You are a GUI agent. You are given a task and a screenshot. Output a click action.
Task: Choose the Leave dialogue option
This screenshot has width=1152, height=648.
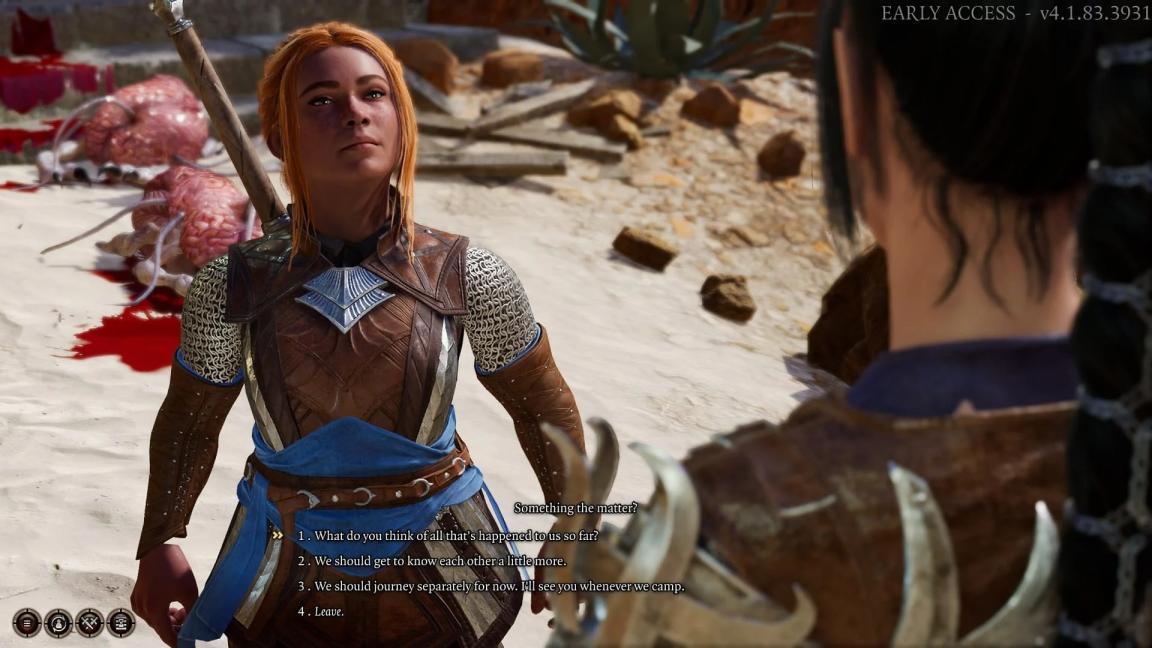(329, 612)
